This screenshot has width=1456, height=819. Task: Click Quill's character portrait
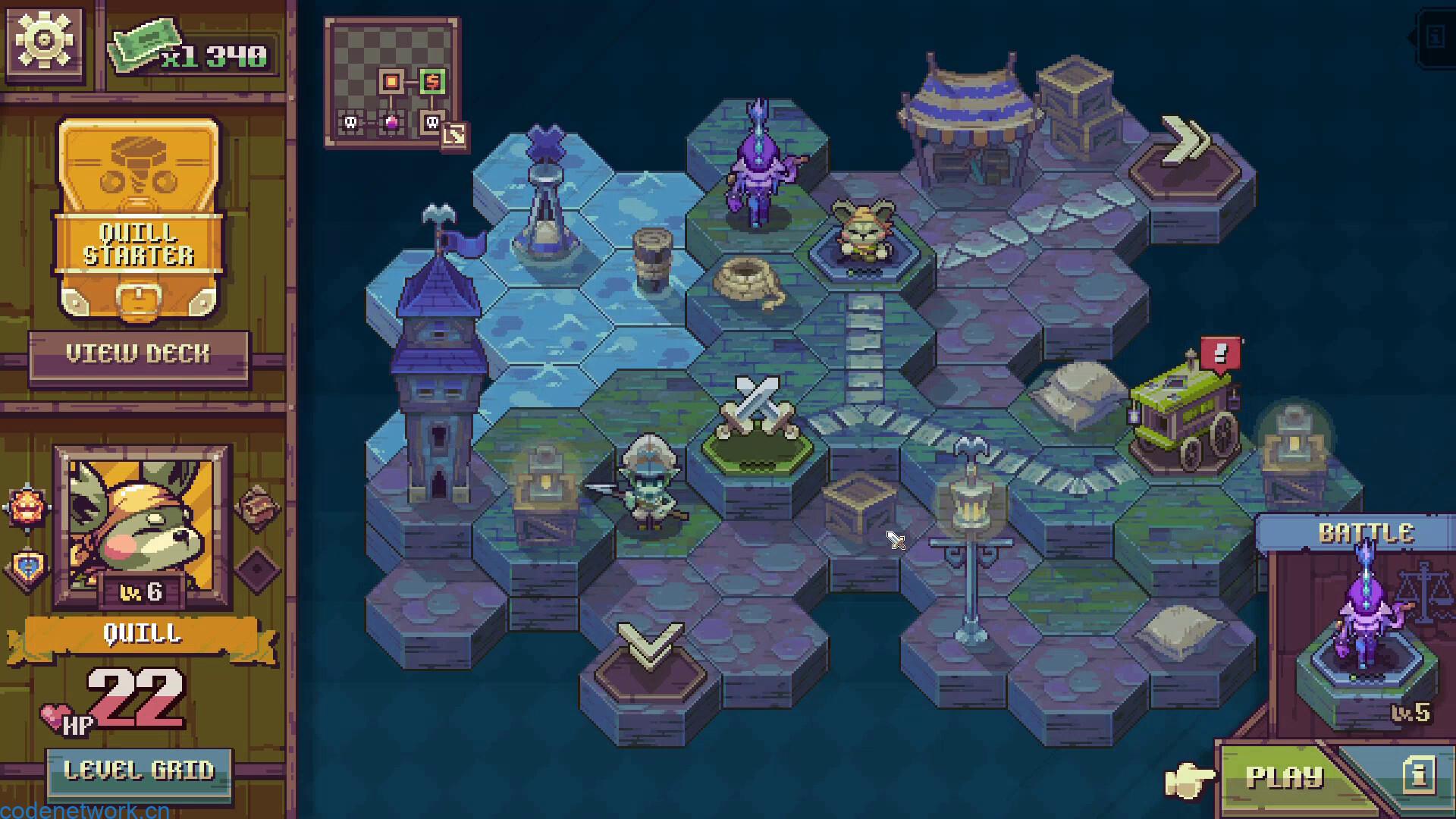pyautogui.click(x=143, y=525)
